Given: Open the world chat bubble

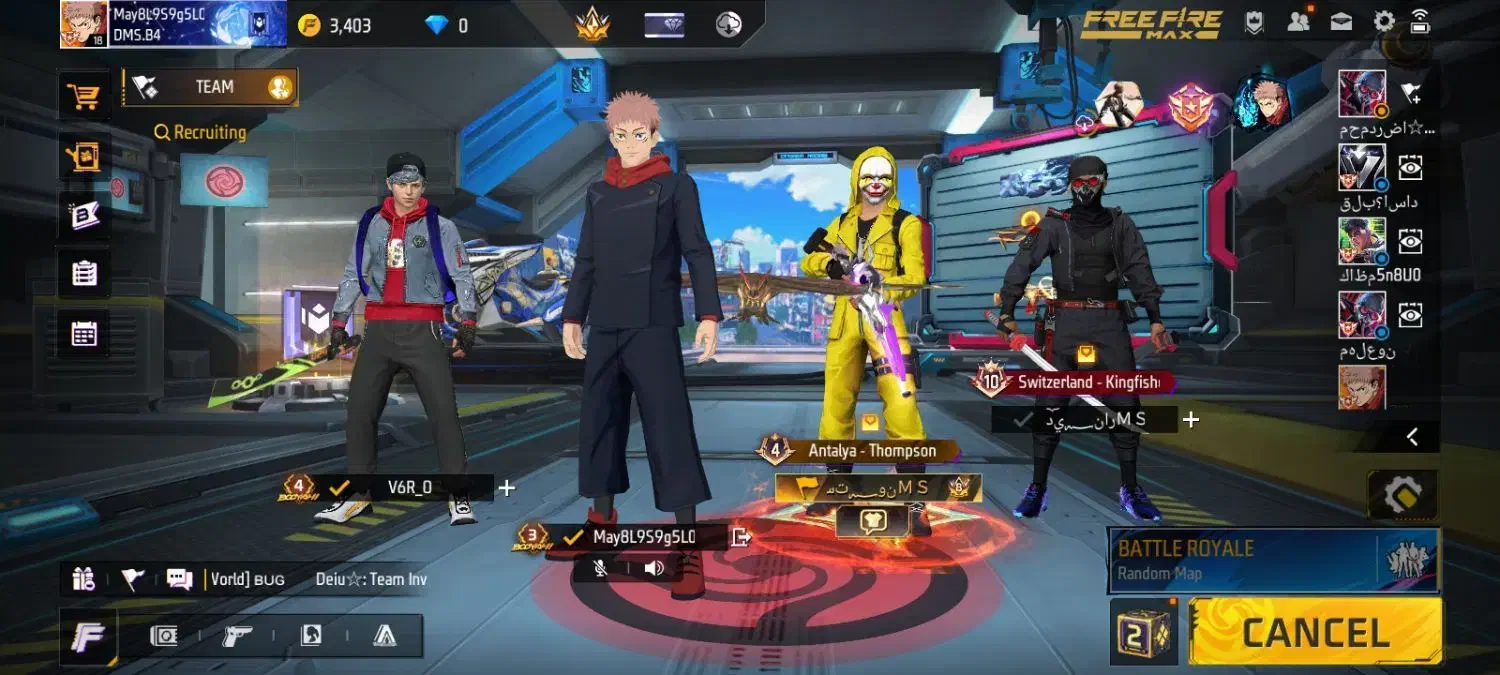Looking at the screenshot, I should [179, 579].
